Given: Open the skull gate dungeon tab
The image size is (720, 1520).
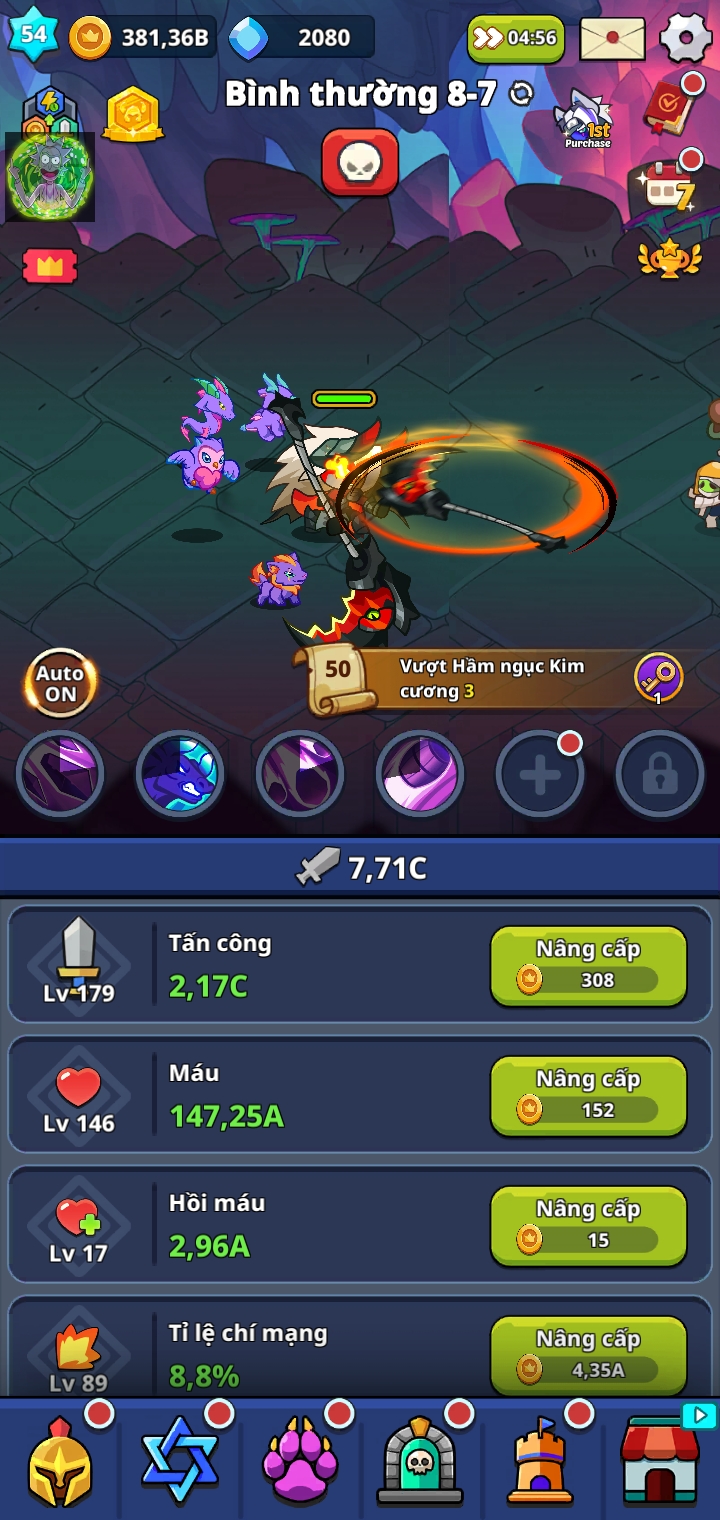Looking at the screenshot, I should [x=420, y=1462].
